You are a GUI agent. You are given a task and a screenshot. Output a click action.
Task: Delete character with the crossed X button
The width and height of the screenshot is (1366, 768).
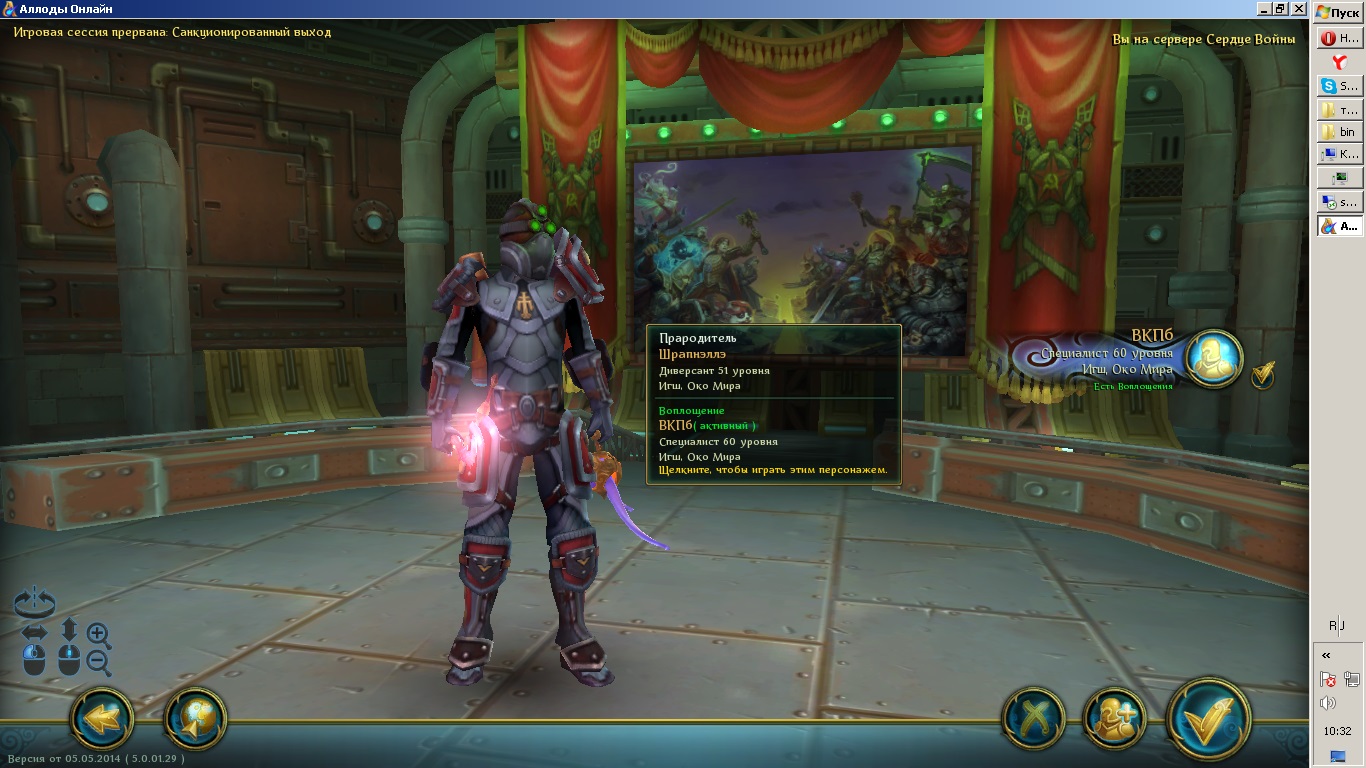tap(1033, 718)
